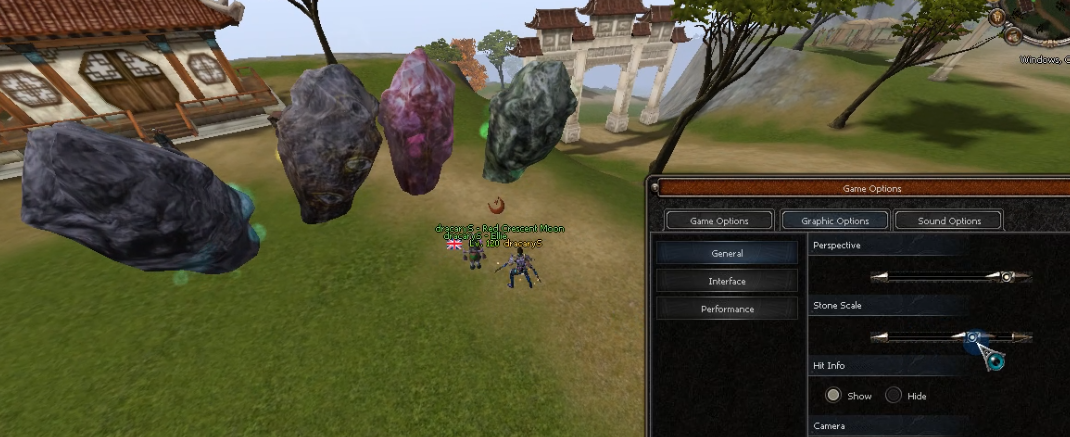Click the Stone Scale slider handle
Image resolution: width=1070 pixels, height=437 pixels.
[972, 338]
